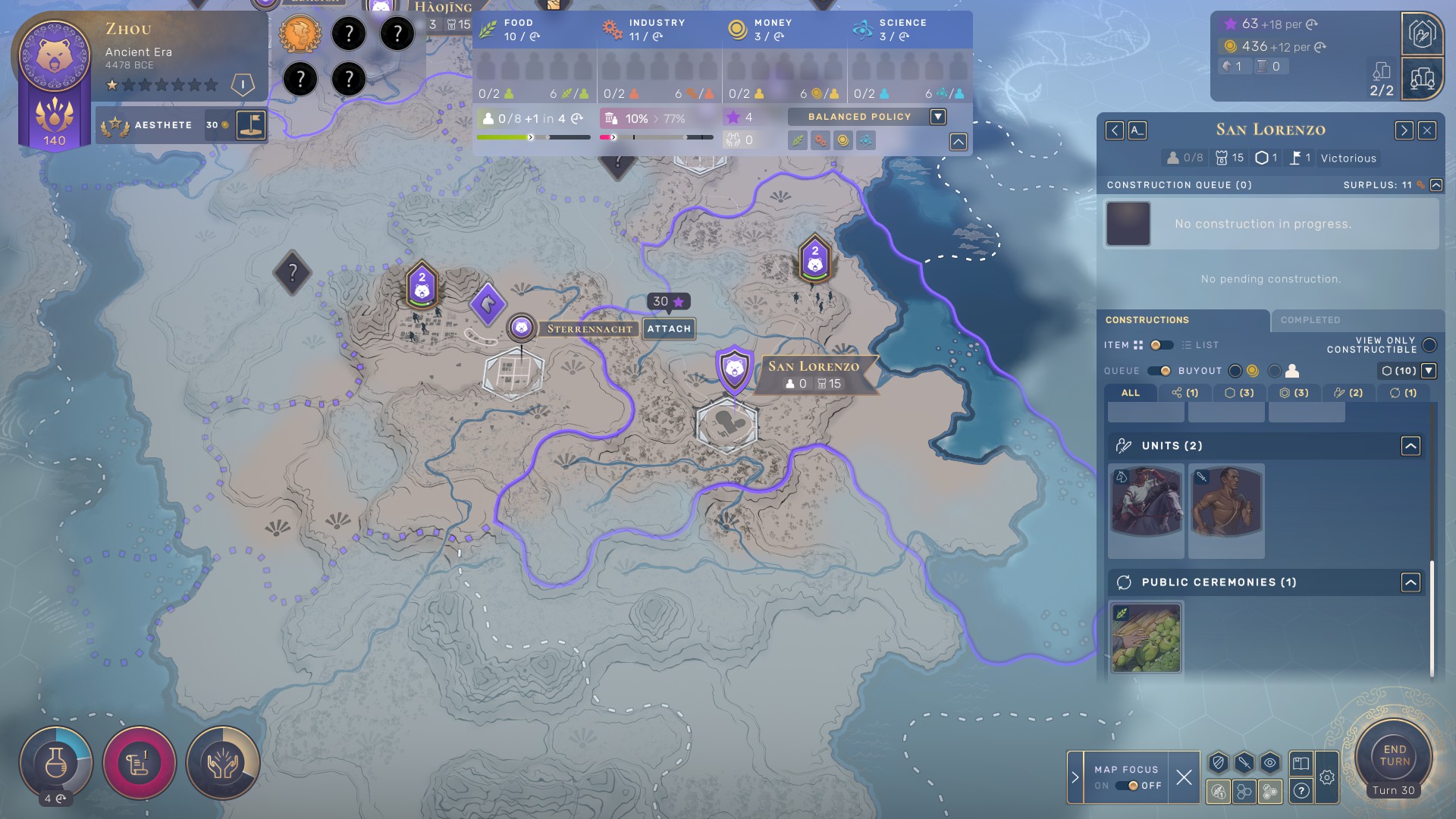
Task: Click the settings gear icon
Action: (1327, 778)
